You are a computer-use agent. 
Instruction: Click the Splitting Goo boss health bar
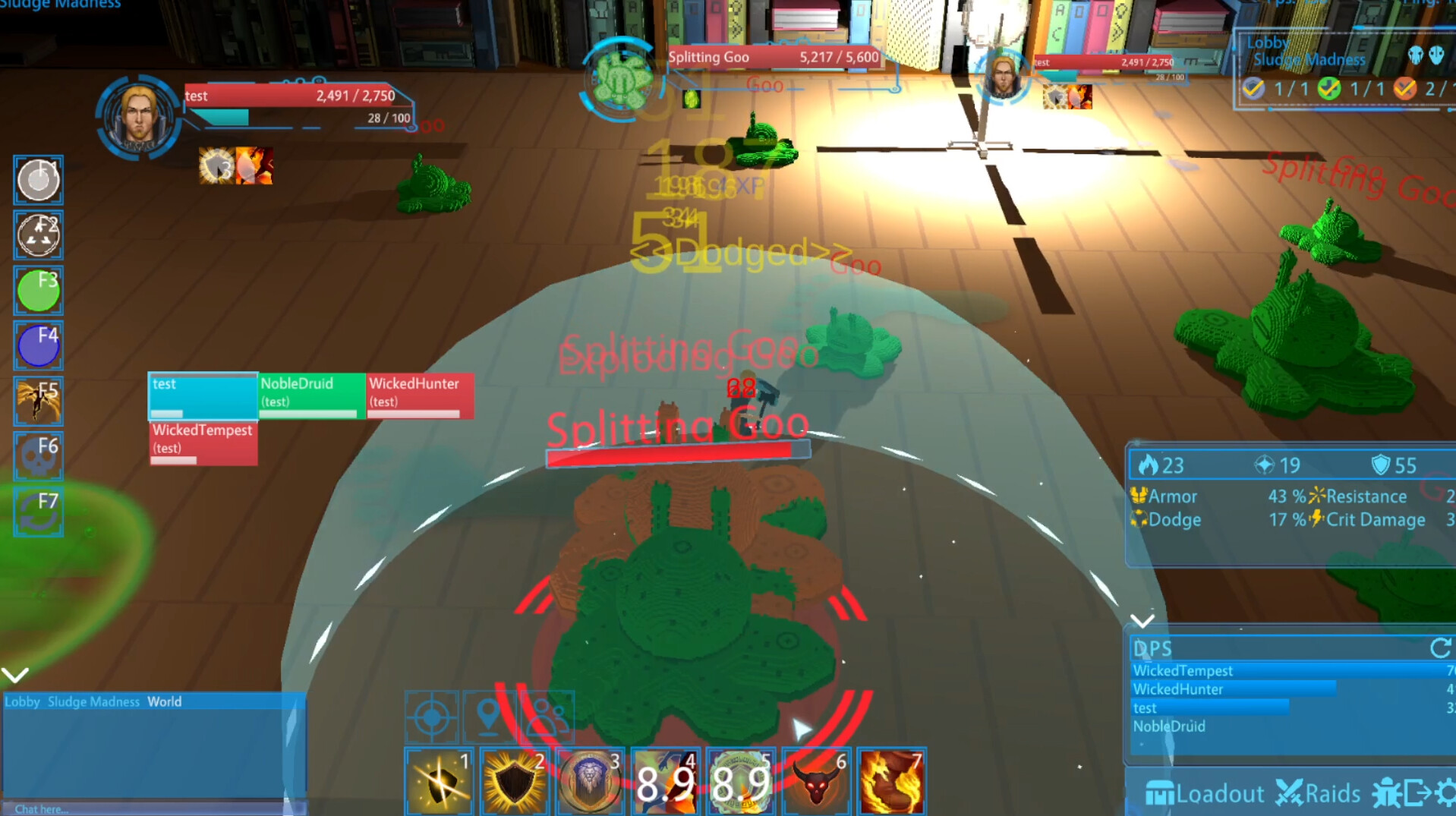[775, 56]
